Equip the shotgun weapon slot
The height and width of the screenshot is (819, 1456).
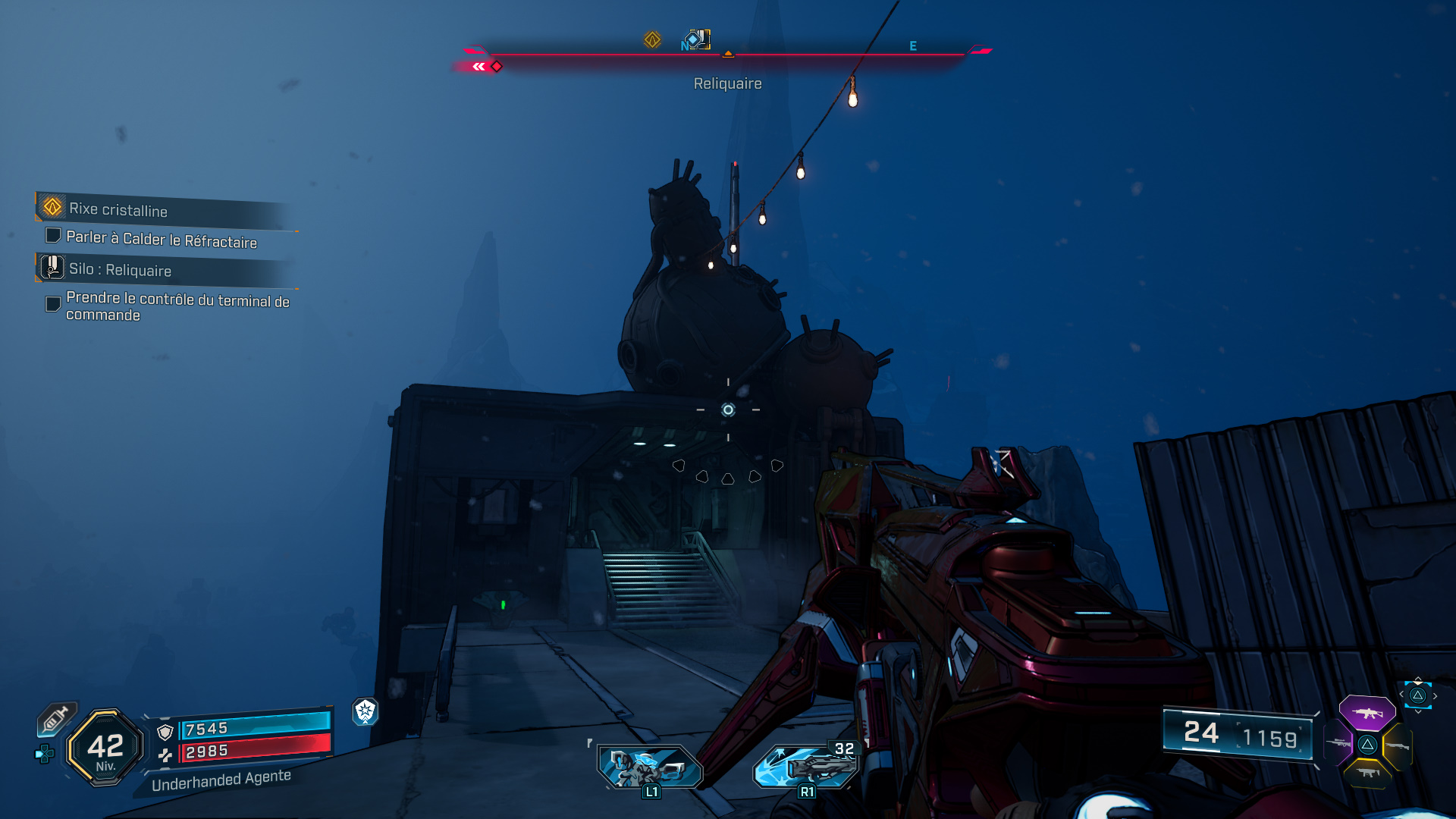(x=1397, y=746)
